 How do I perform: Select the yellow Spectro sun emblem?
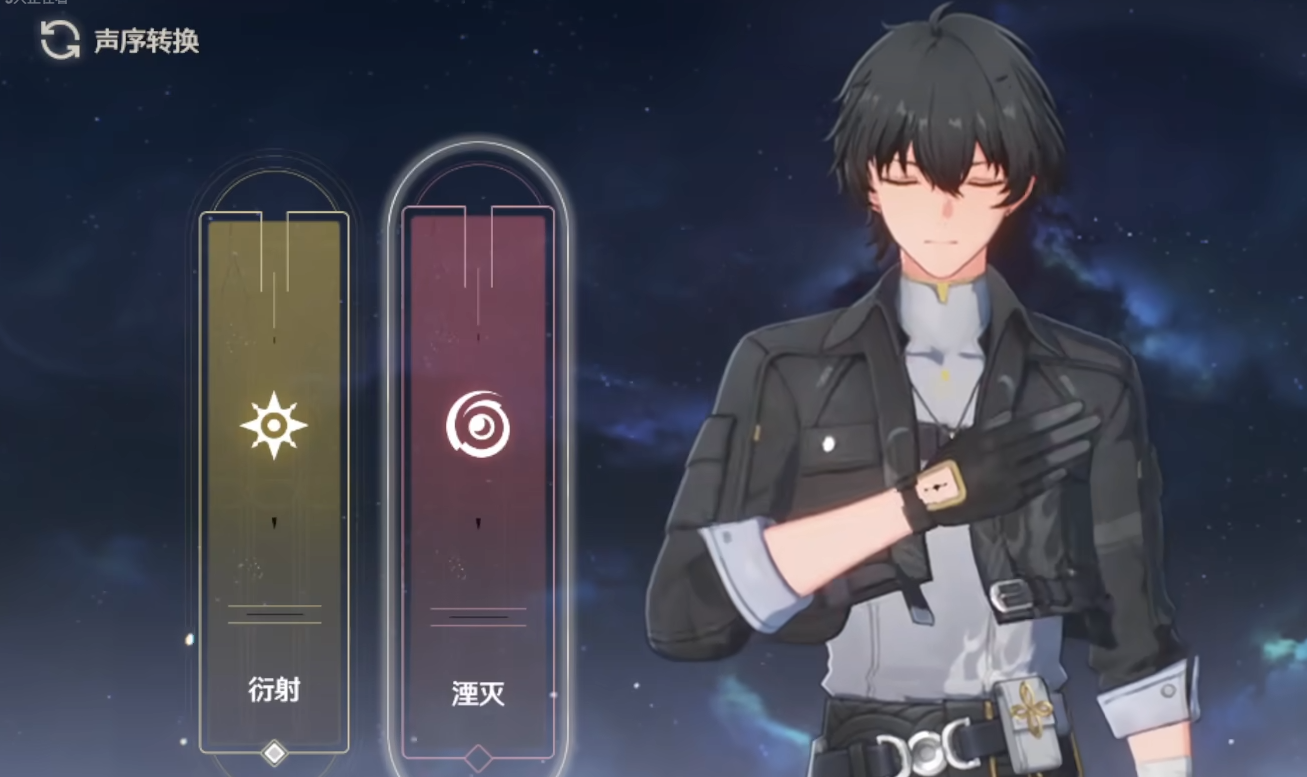pyautogui.click(x=272, y=424)
